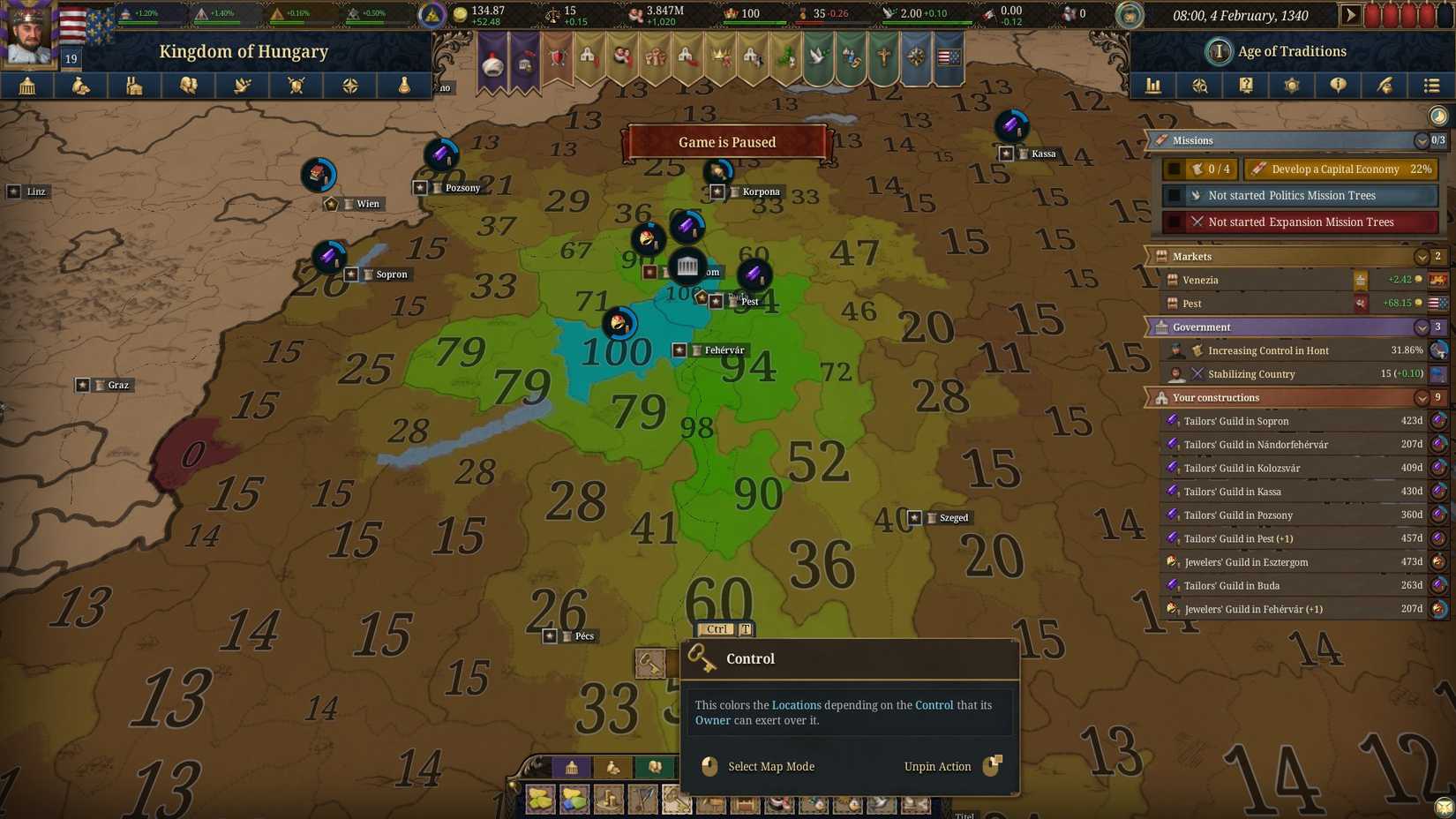This screenshot has height=819, width=1456.
Task: Collapse the Missions panel
Action: click(x=1422, y=140)
